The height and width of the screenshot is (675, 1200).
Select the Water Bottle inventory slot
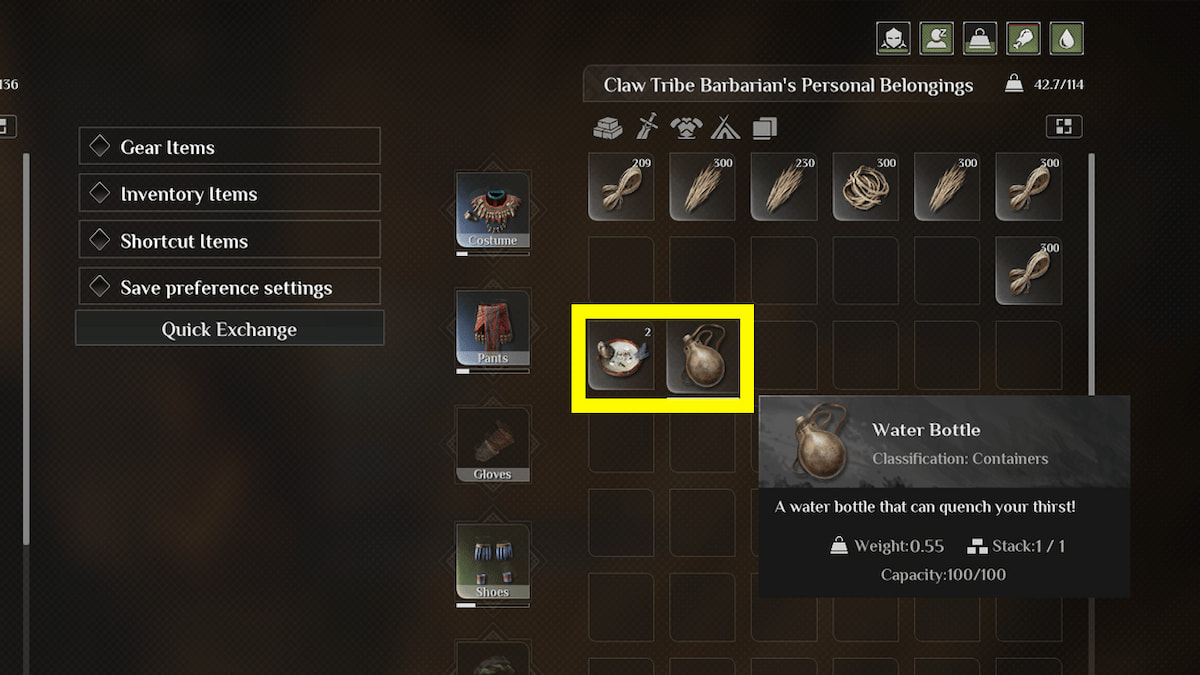(x=702, y=356)
